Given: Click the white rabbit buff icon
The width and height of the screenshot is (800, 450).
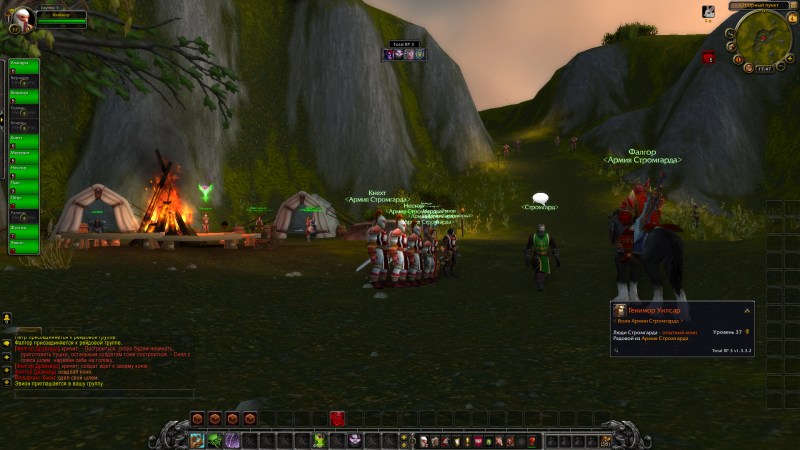Looking at the screenshot, I should [x=708, y=12].
